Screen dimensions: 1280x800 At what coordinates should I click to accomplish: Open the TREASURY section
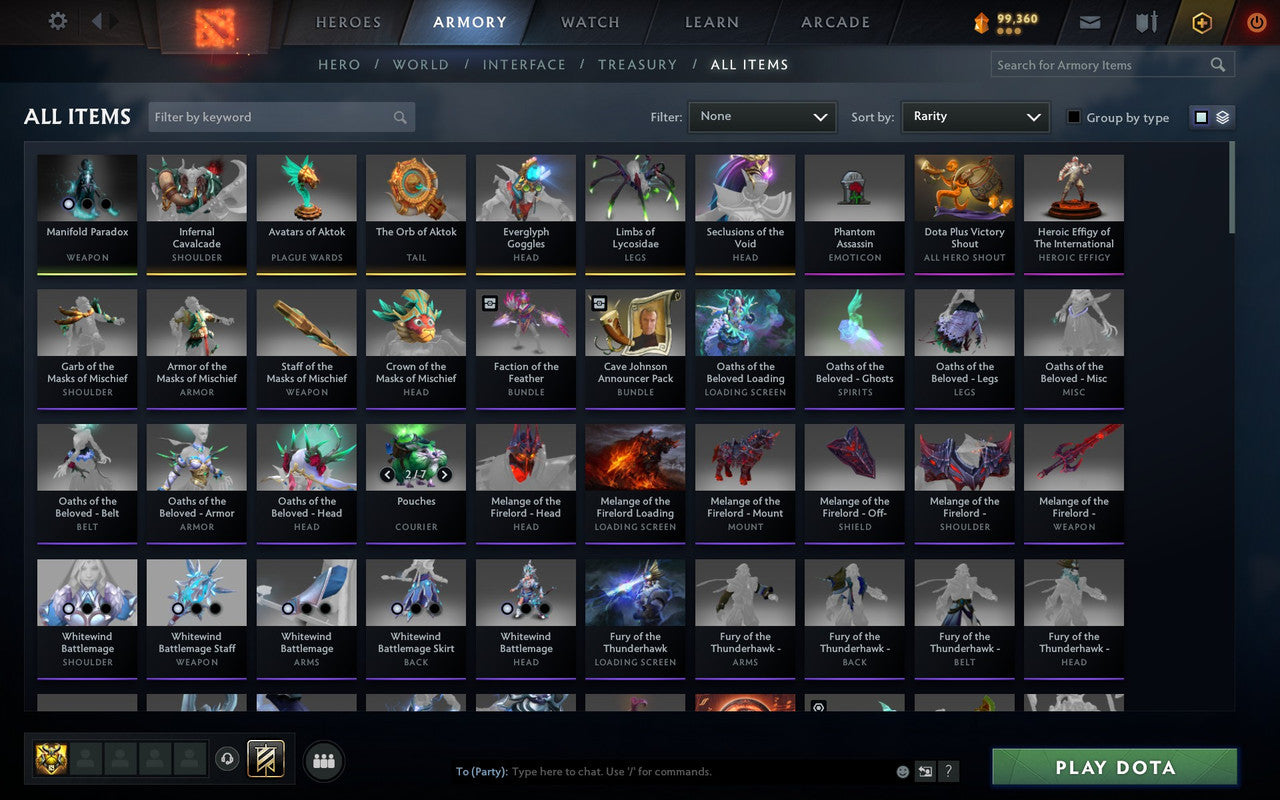[x=637, y=64]
